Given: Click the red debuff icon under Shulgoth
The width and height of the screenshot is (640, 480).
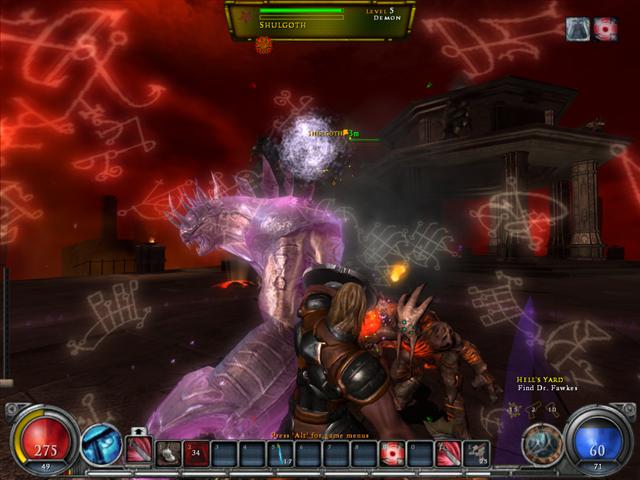Looking at the screenshot, I should tap(265, 45).
